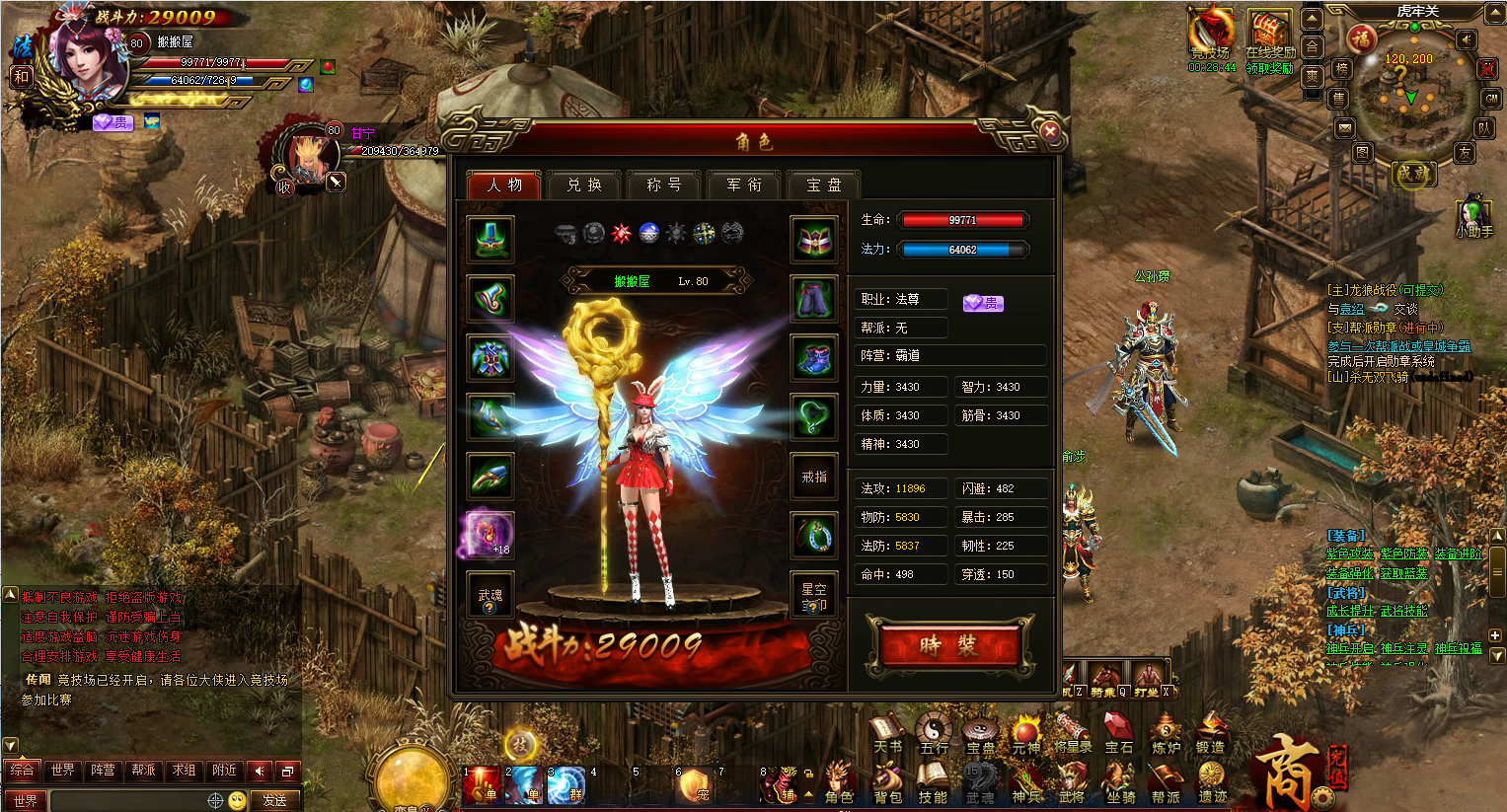This screenshot has height=812, width=1507.
Task: Open the 称号 titles tab
Action: (663, 185)
